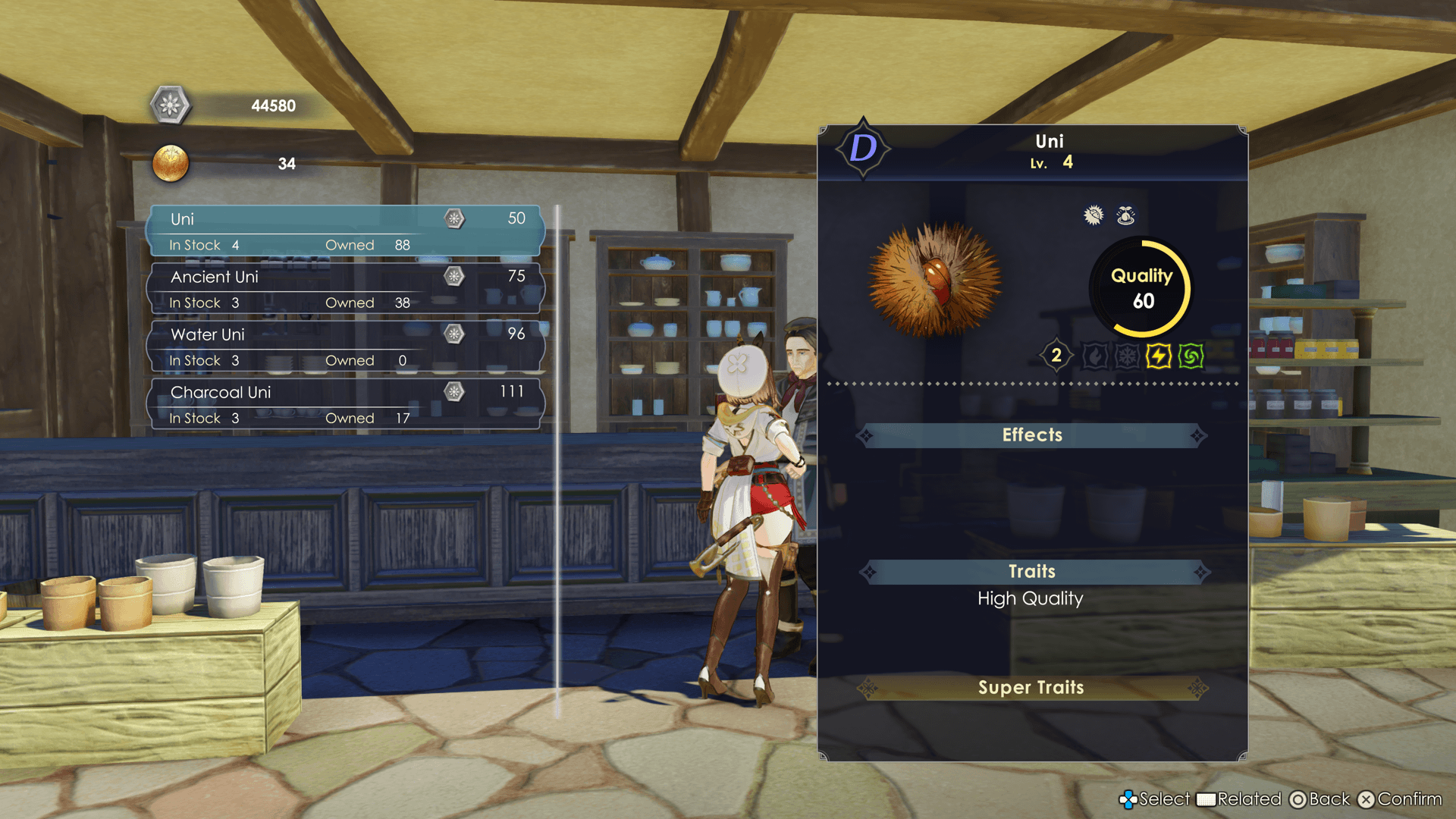
Task: Select the green wind element icon
Action: 1191,356
